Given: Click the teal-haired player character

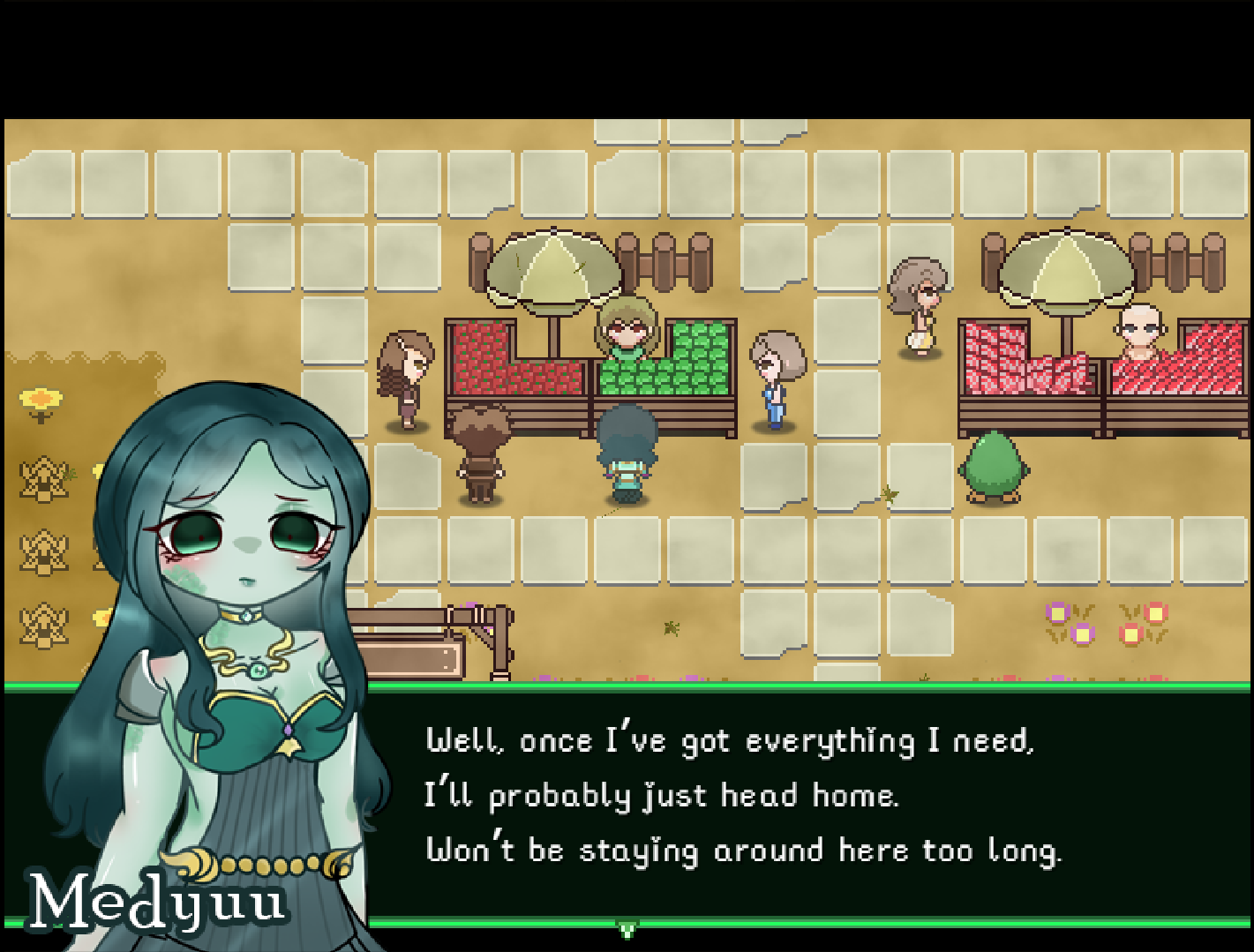Looking at the screenshot, I should click(627, 450).
